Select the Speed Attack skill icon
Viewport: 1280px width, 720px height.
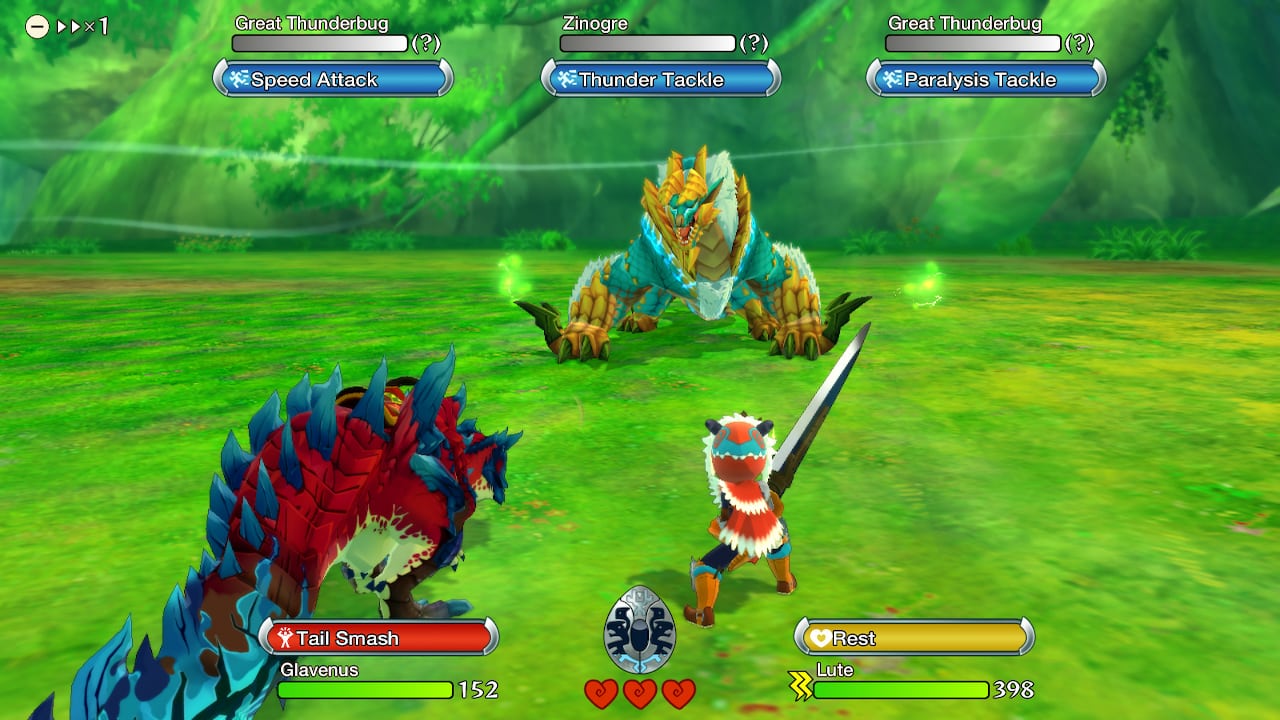[x=239, y=79]
